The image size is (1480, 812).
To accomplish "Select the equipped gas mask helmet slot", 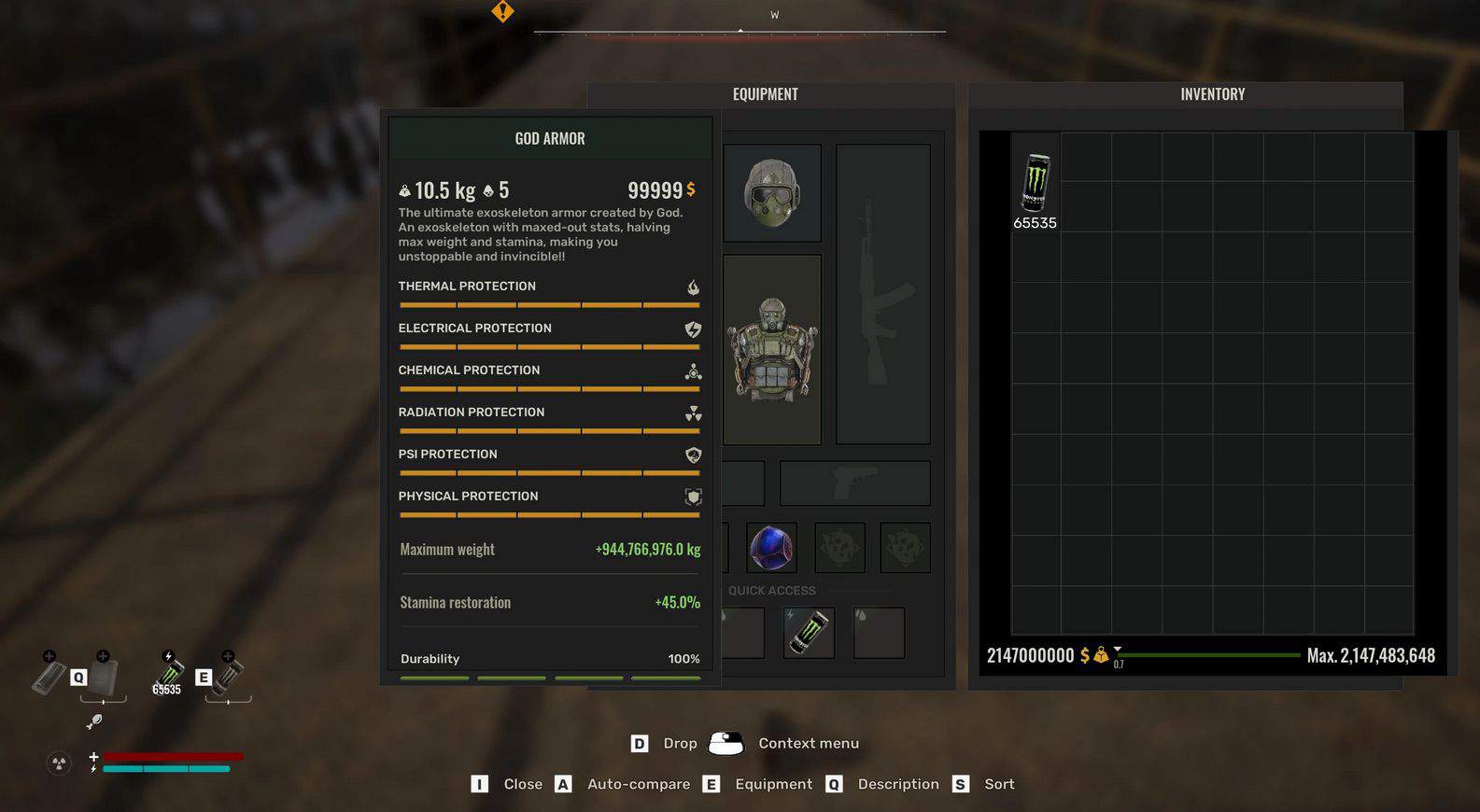I will [x=772, y=193].
